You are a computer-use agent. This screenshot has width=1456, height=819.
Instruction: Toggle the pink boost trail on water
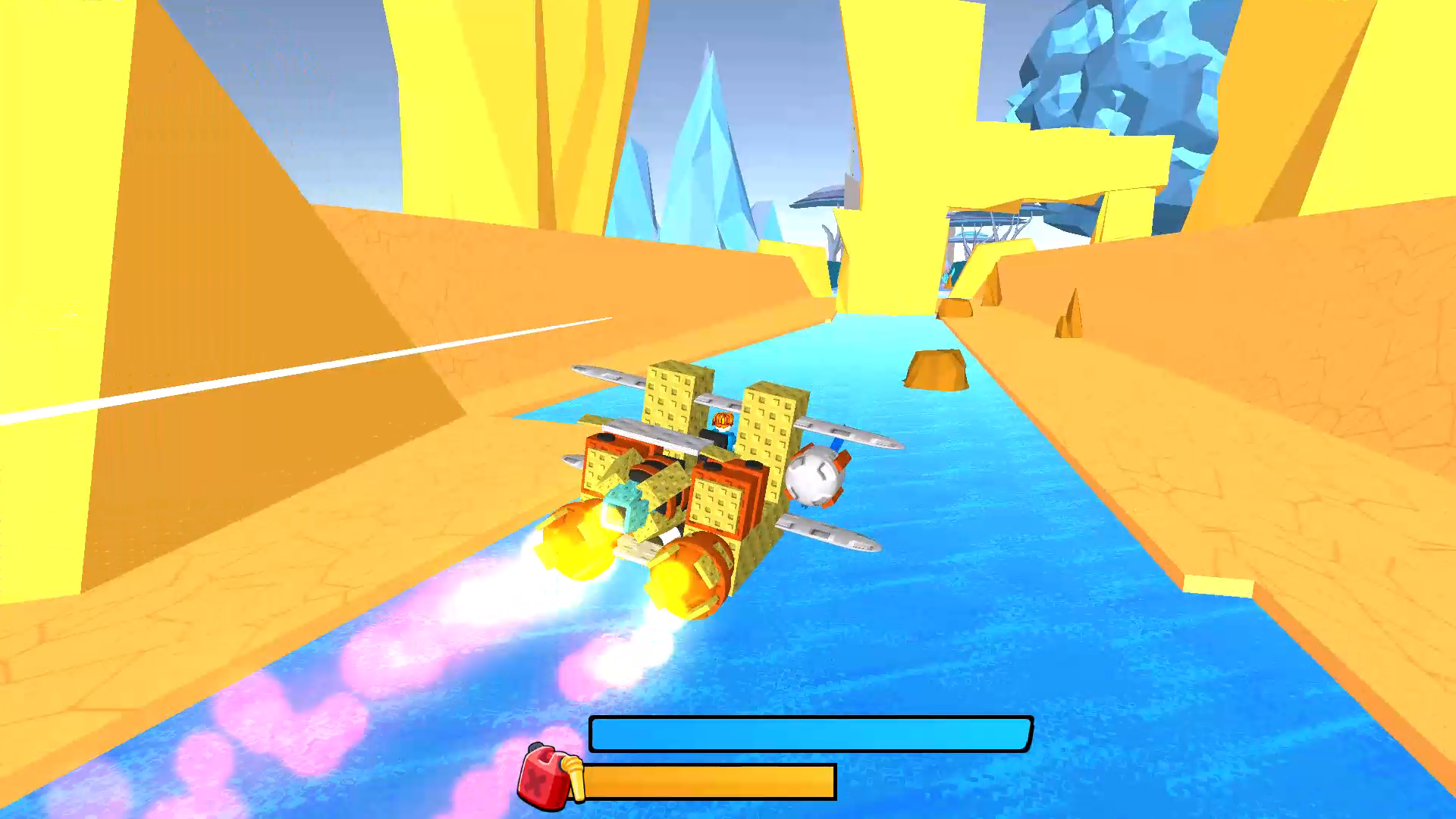tap(303, 720)
